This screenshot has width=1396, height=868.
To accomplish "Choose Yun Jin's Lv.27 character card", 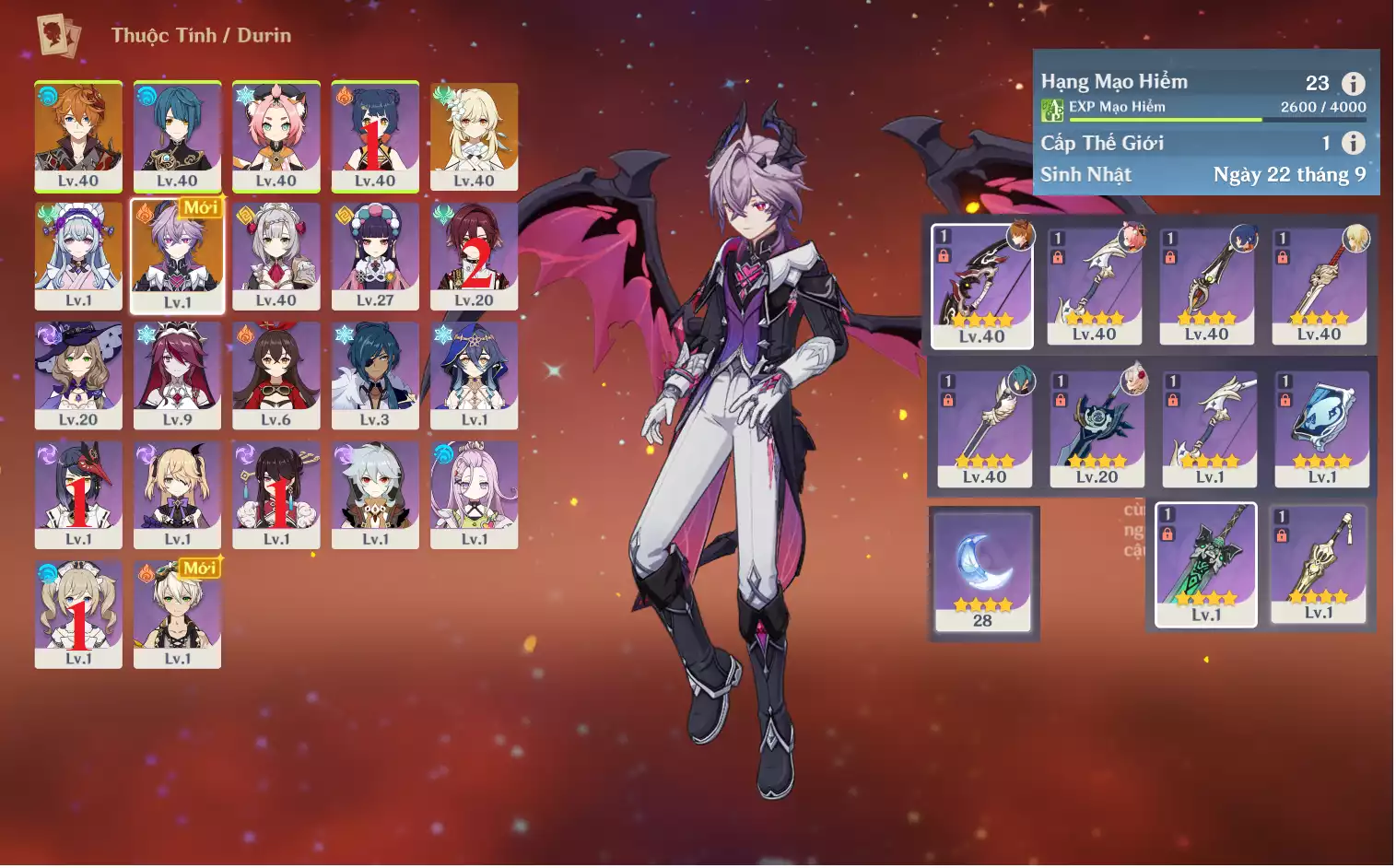I will [375, 255].
